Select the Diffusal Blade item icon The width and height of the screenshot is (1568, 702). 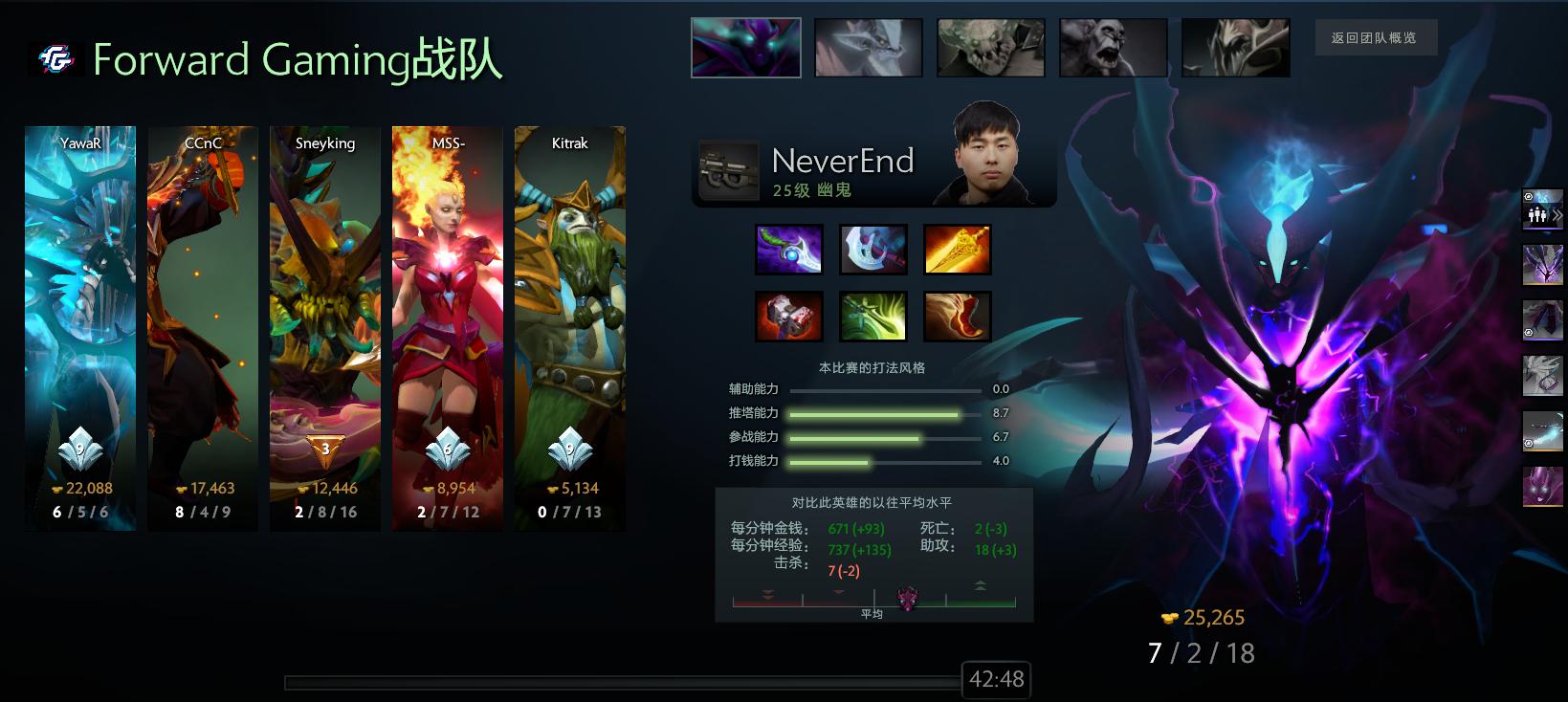[x=789, y=249]
